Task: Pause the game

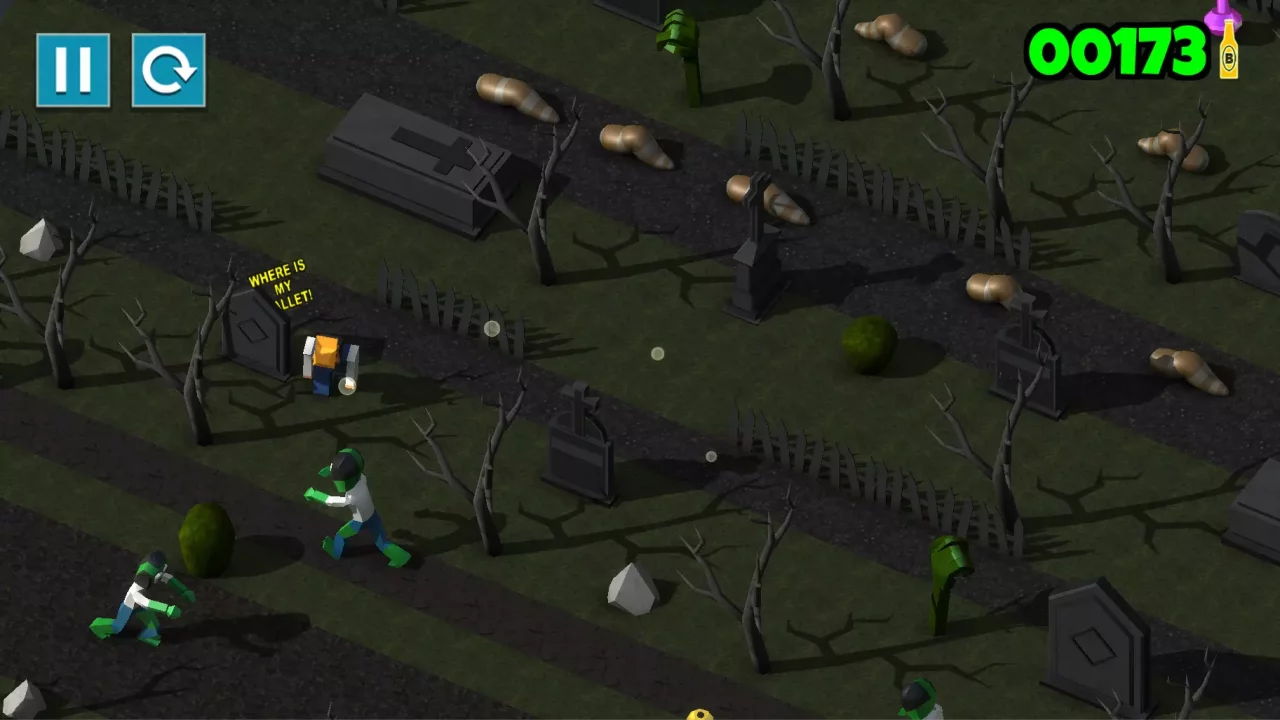Action: (73, 70)
